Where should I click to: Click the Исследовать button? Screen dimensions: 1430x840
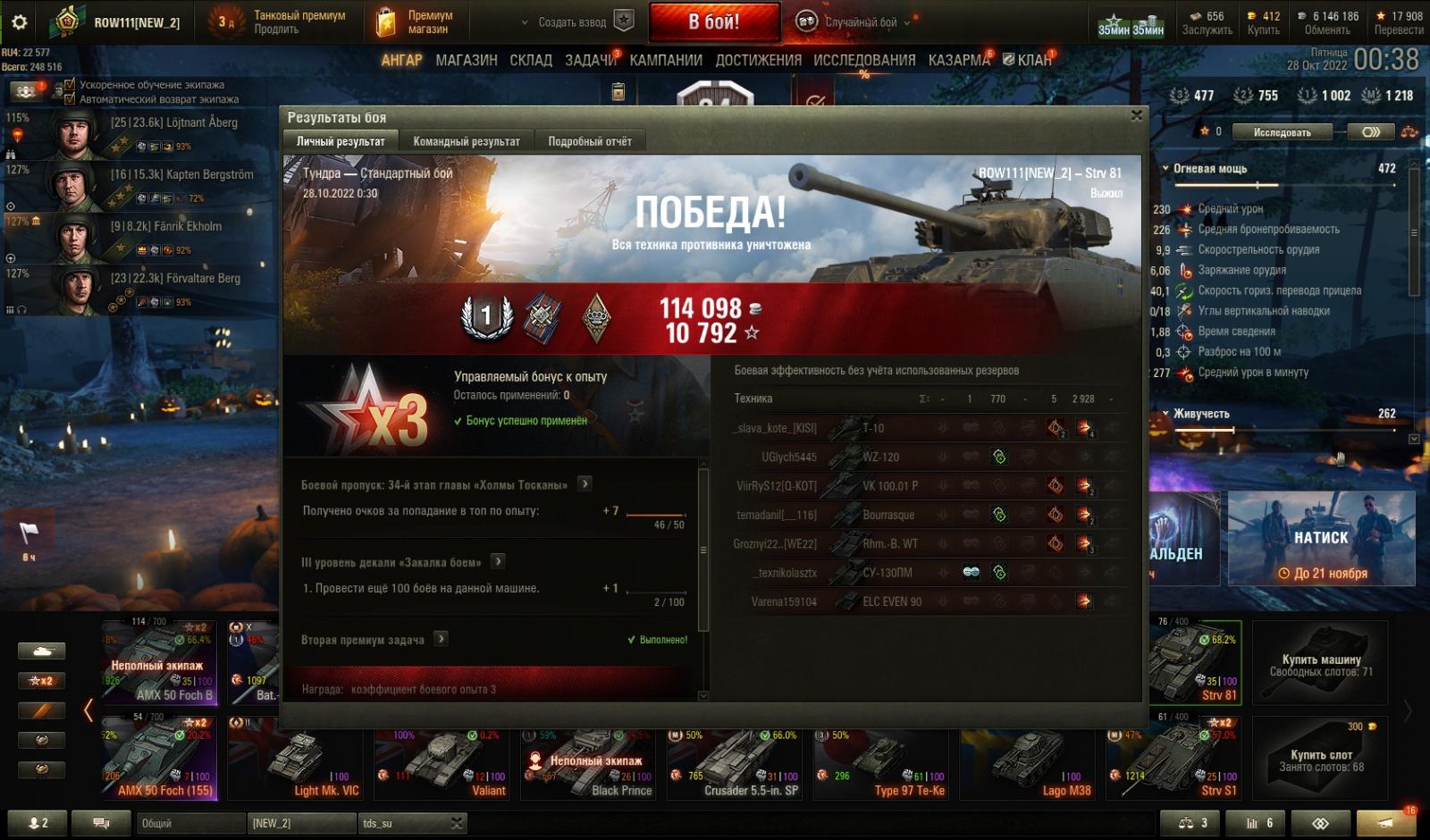1282,132
